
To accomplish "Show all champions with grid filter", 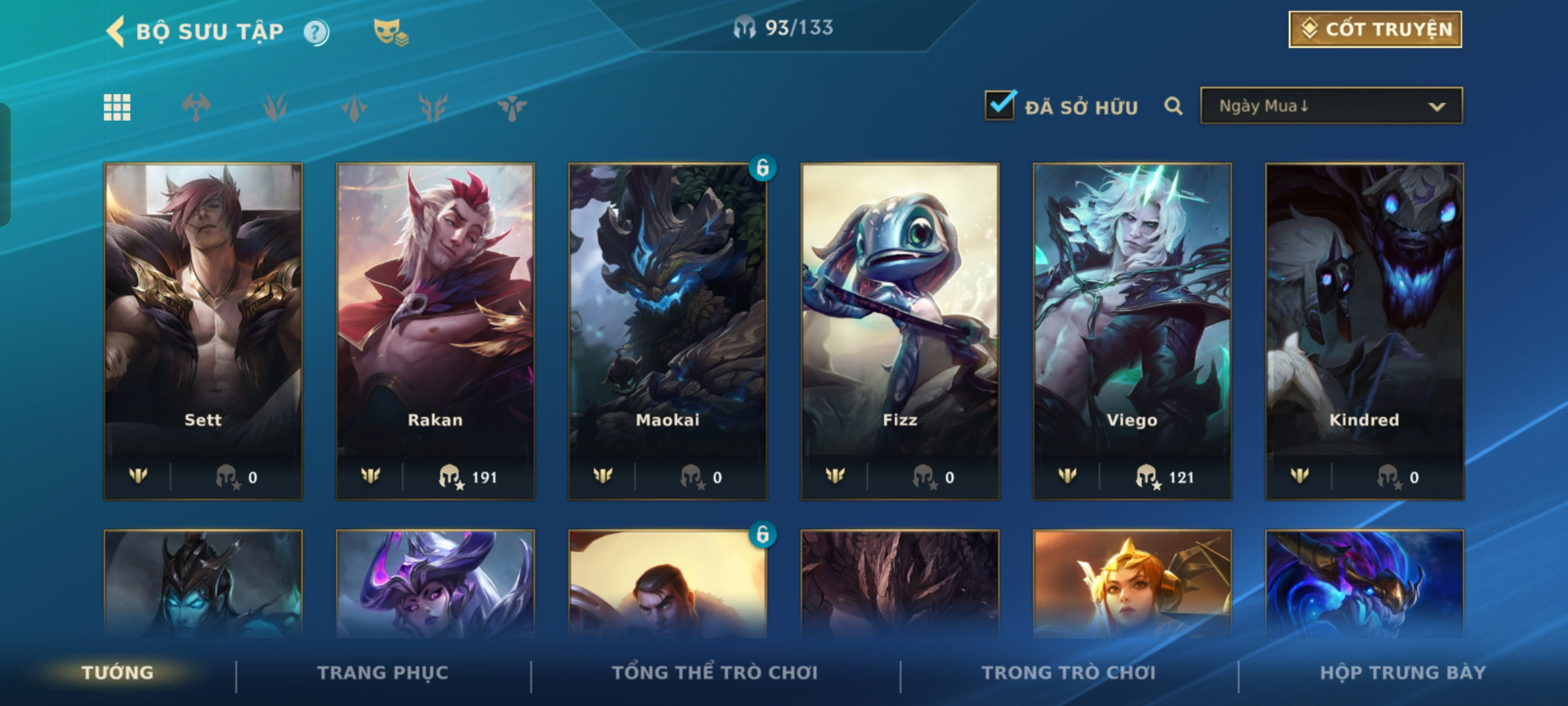I will coord(117,107).
